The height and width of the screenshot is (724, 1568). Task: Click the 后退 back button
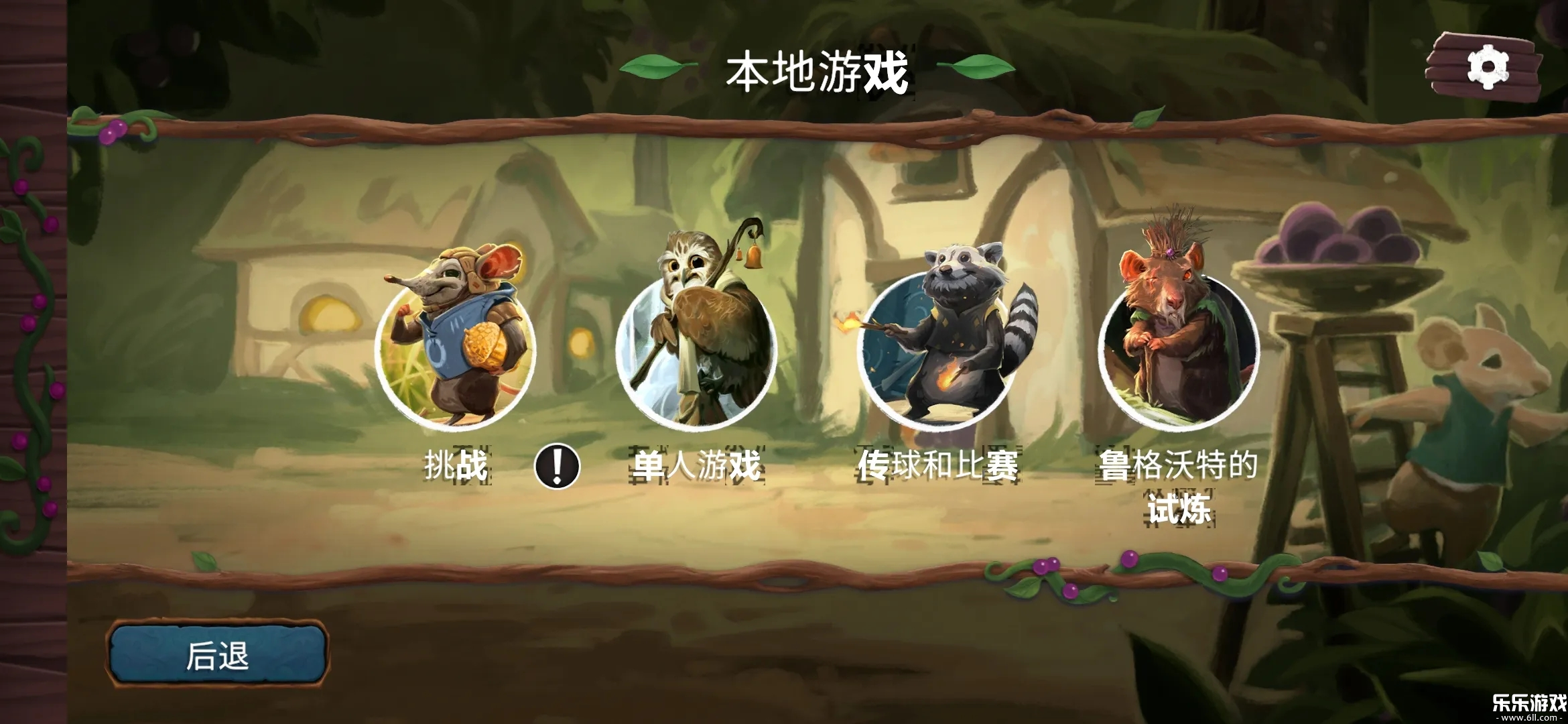(218, 655)
